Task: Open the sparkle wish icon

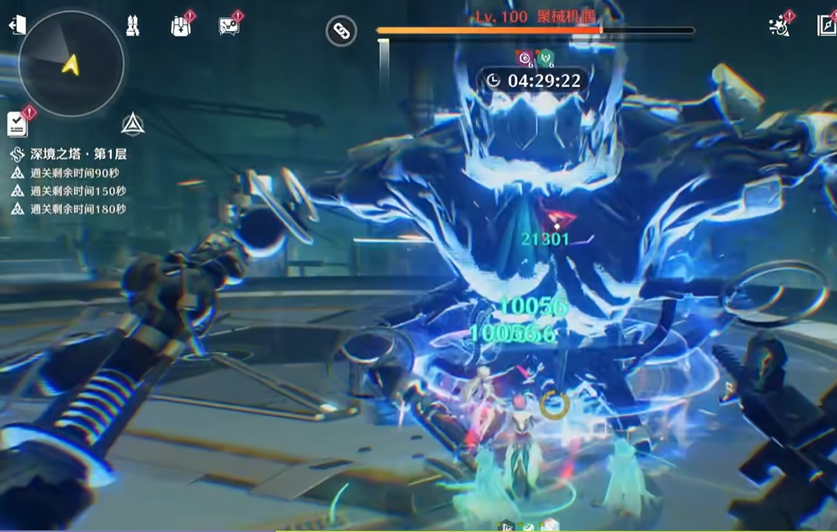Action: point(779,25)
